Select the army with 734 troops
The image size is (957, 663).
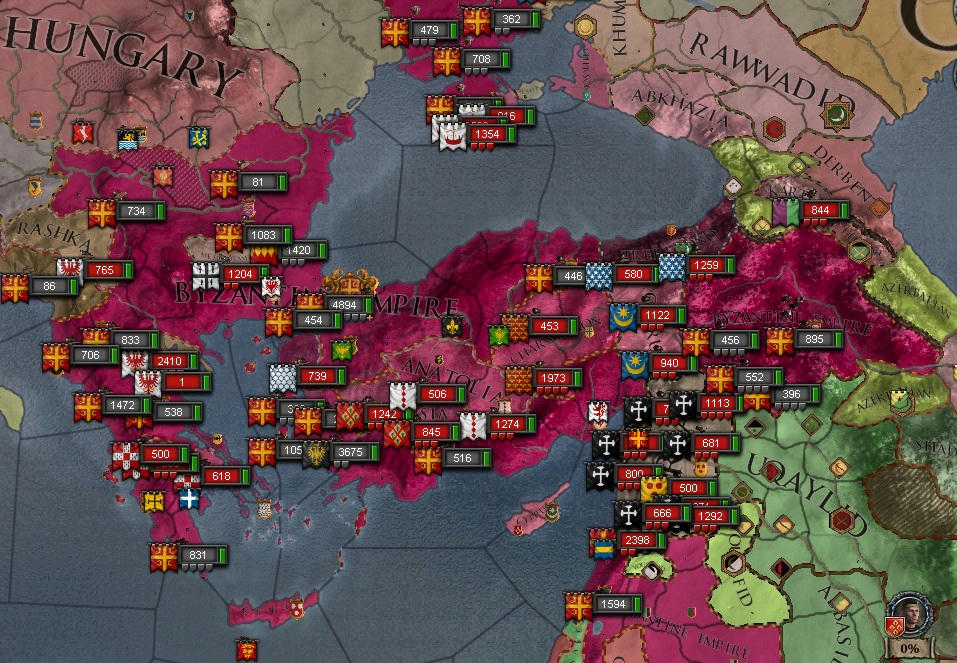click(x=138, y=211)
